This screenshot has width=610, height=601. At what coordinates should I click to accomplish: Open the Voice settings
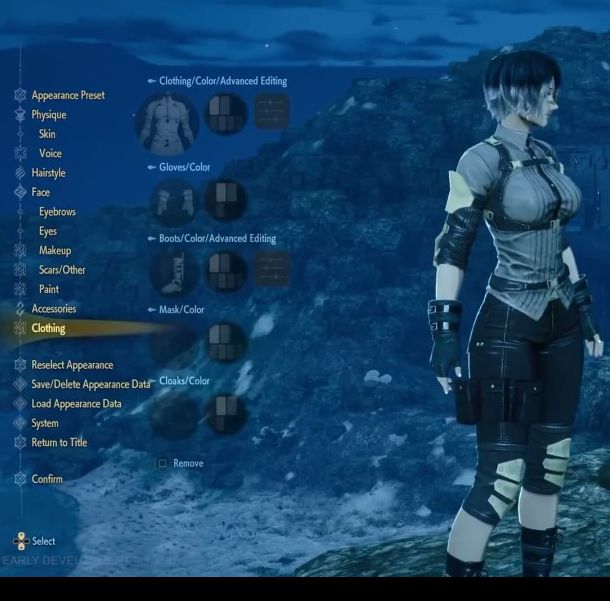(50, 154)
